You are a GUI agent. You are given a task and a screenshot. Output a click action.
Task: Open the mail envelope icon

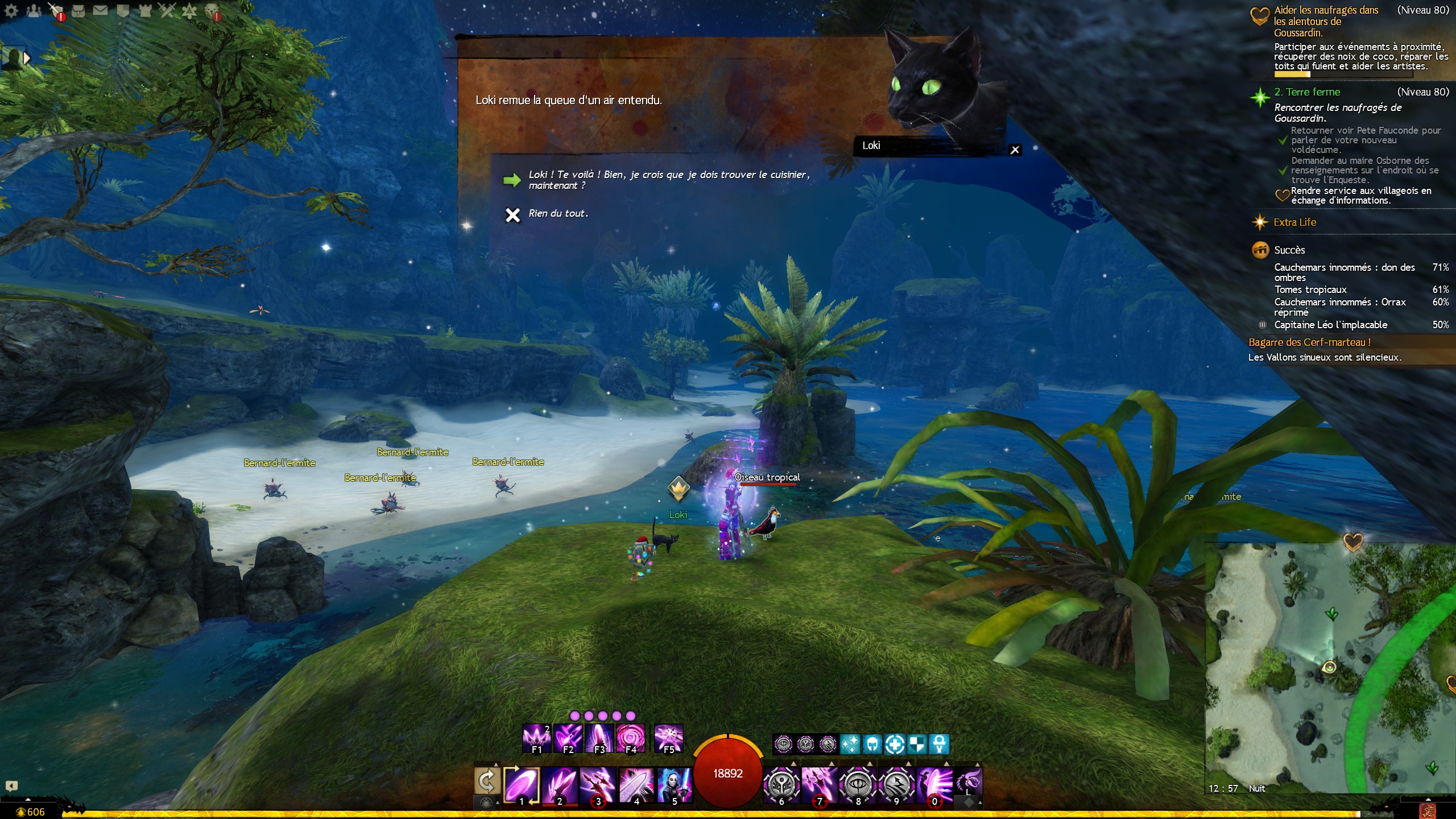pyautogui.click(x=100, y=10)
